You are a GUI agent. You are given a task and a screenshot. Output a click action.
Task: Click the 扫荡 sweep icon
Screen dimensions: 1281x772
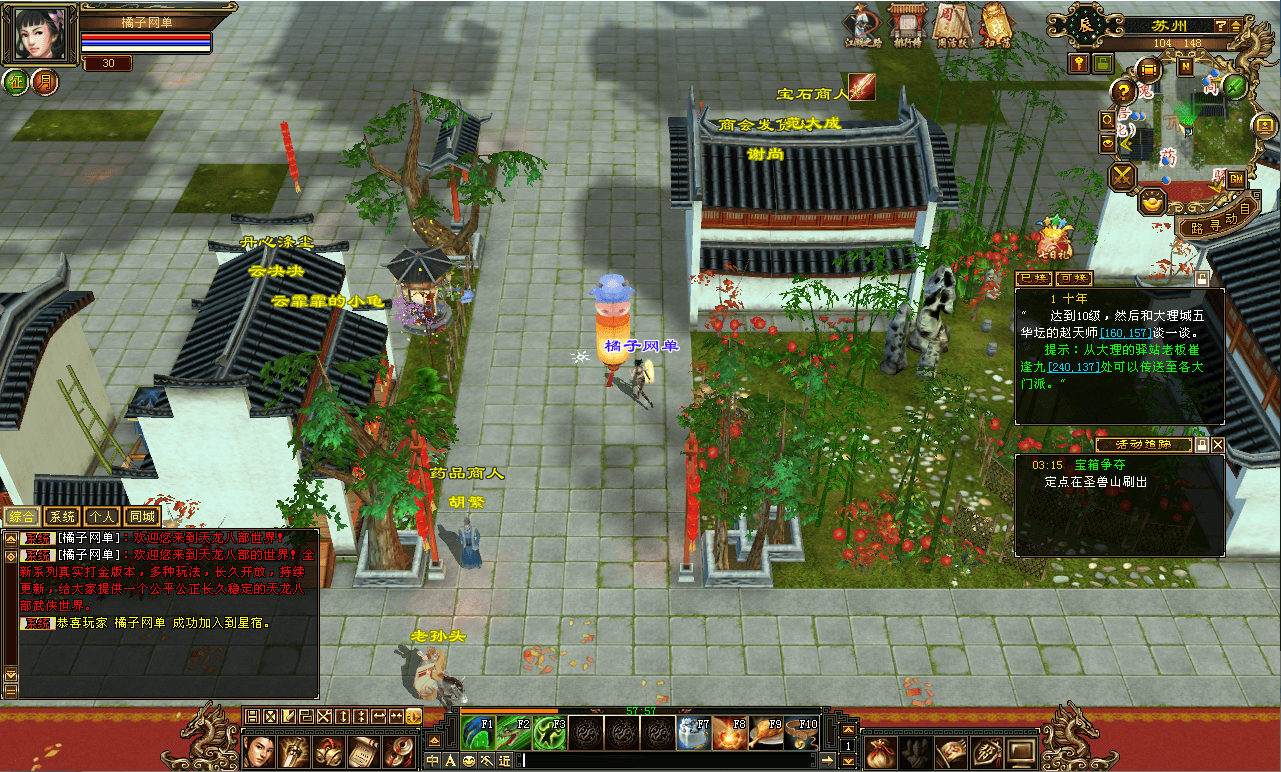996,24
